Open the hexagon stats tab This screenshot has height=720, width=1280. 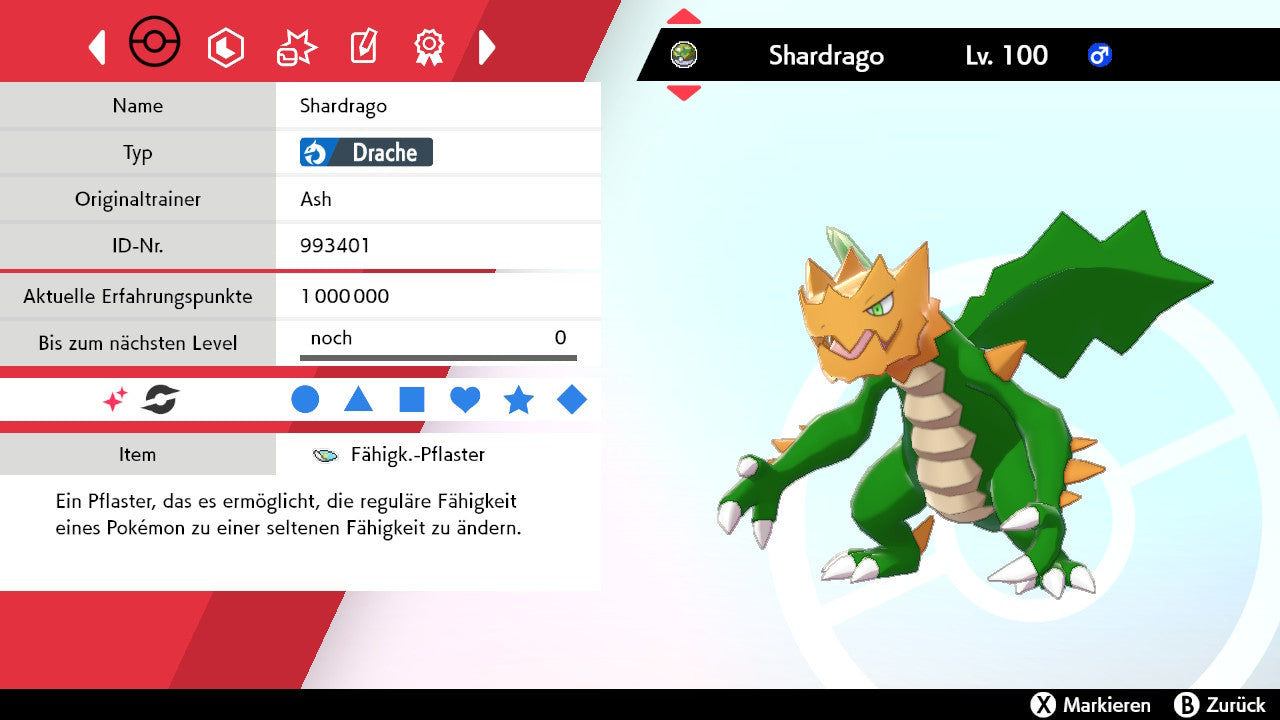(225, 47)
